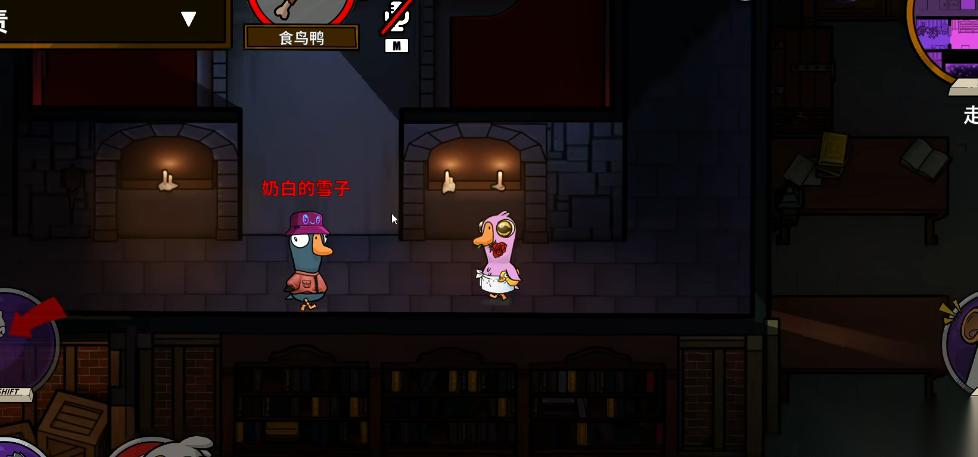Open the purple minimap
This screenshot has width=978, height=457.
(x=945, y=38)
